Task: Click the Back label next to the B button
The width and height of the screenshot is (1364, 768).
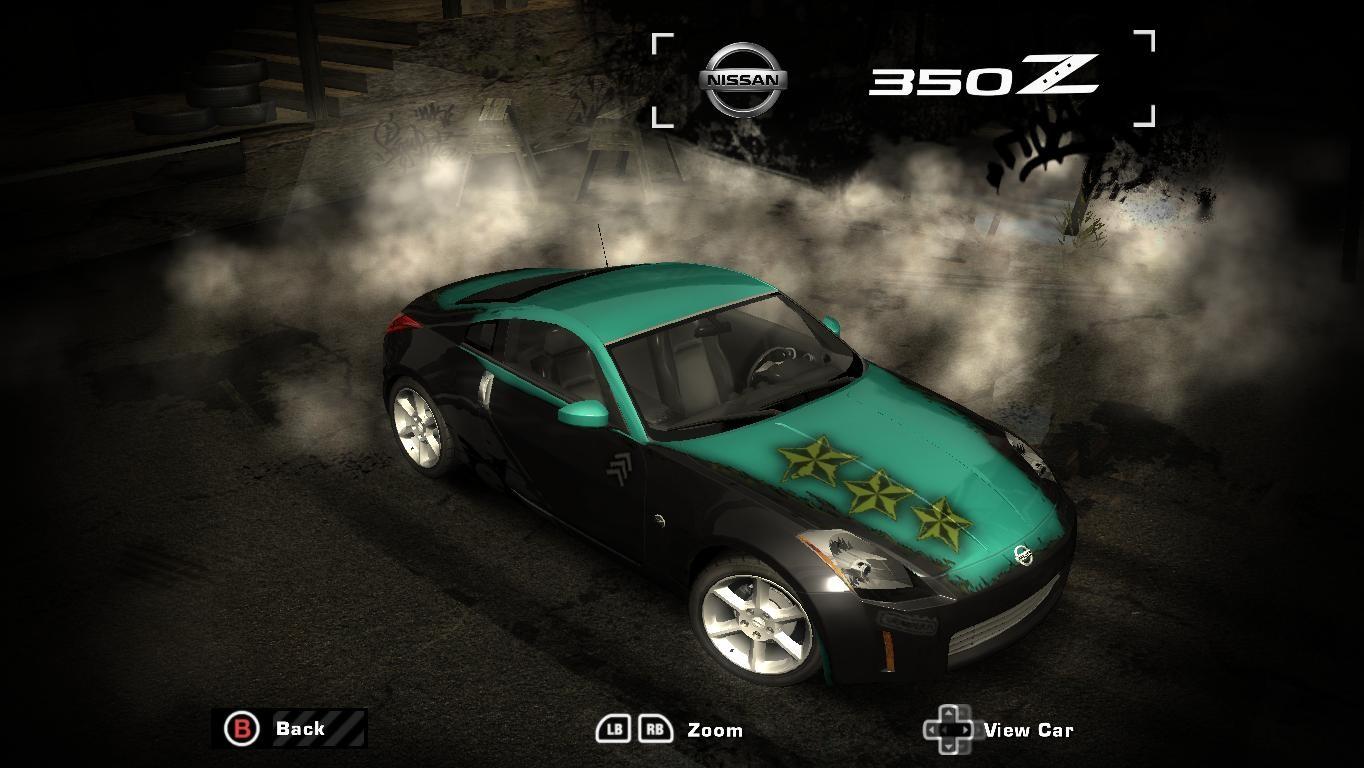Action: click(301, 729)
